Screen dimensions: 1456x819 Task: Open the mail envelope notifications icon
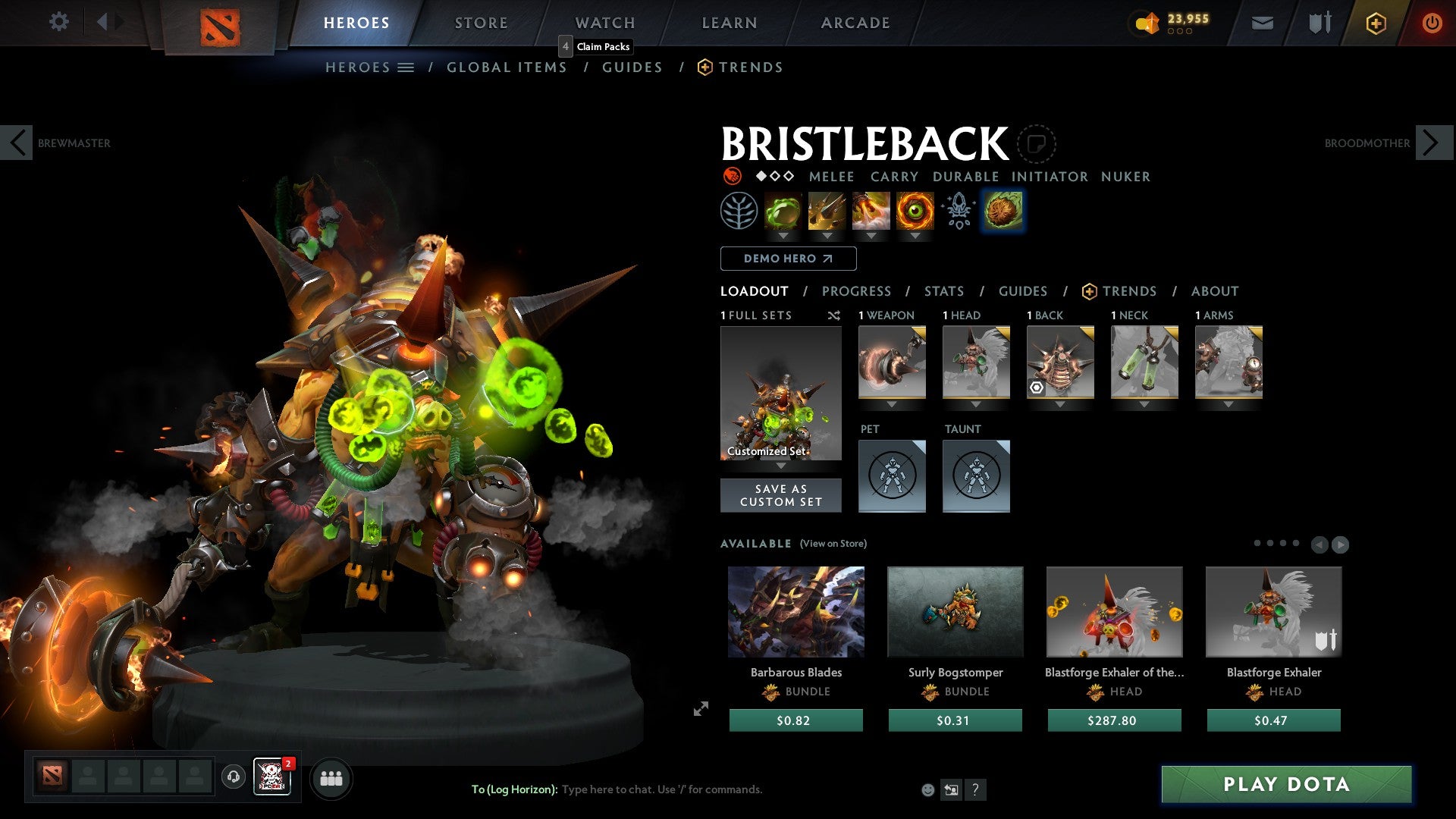coord(1262,23)
